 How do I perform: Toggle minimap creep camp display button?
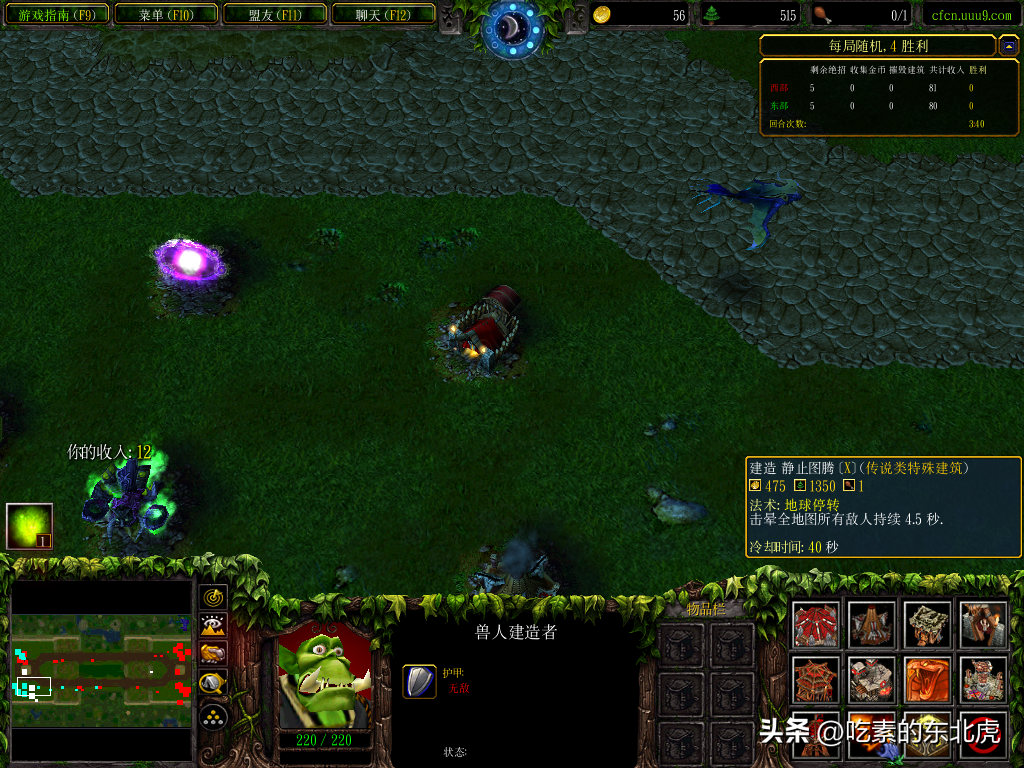pyautogui.click(x=213, y=685)
